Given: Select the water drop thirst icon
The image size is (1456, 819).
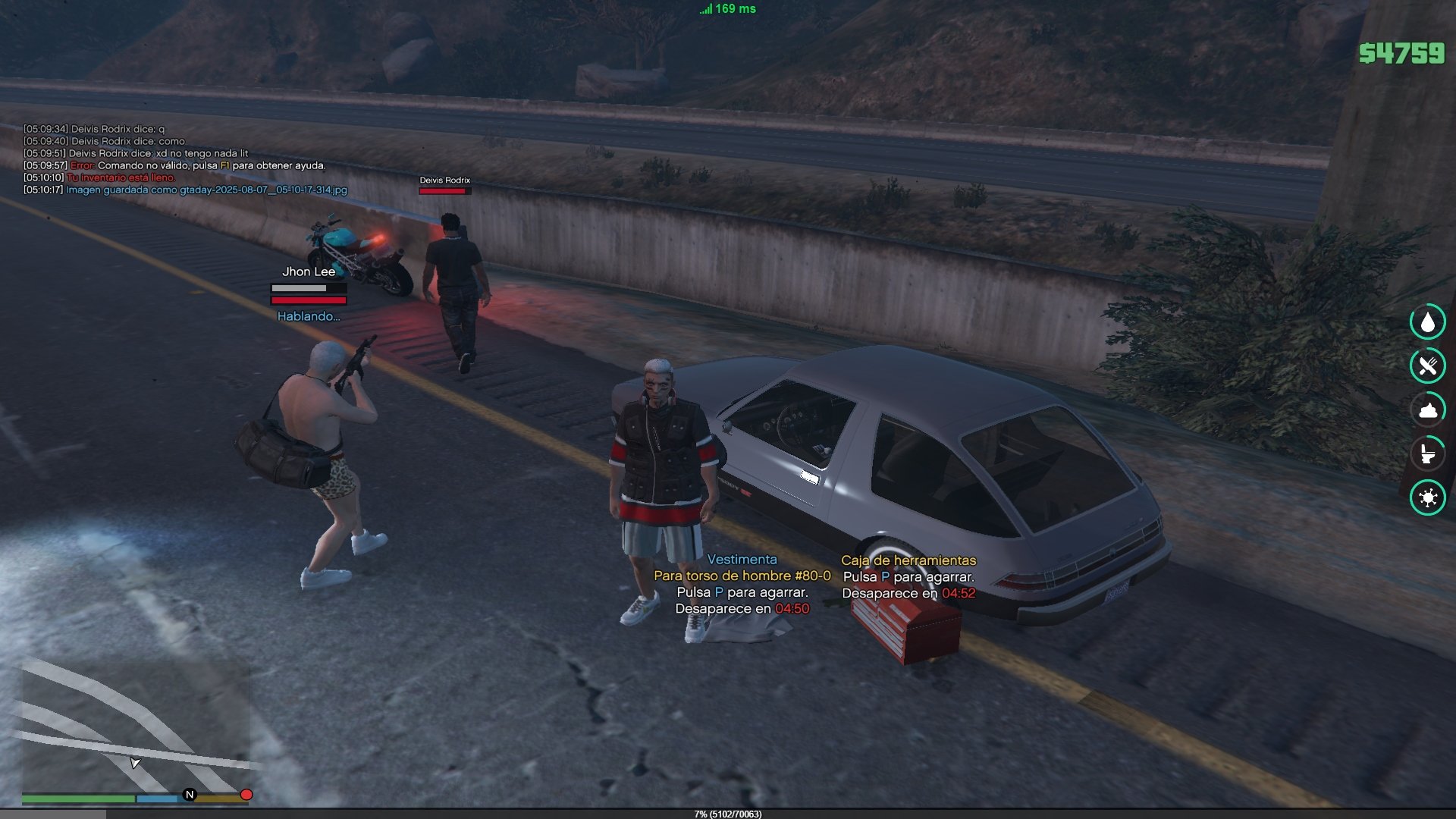Looking at the screenshot, I should click(1427, 322).
